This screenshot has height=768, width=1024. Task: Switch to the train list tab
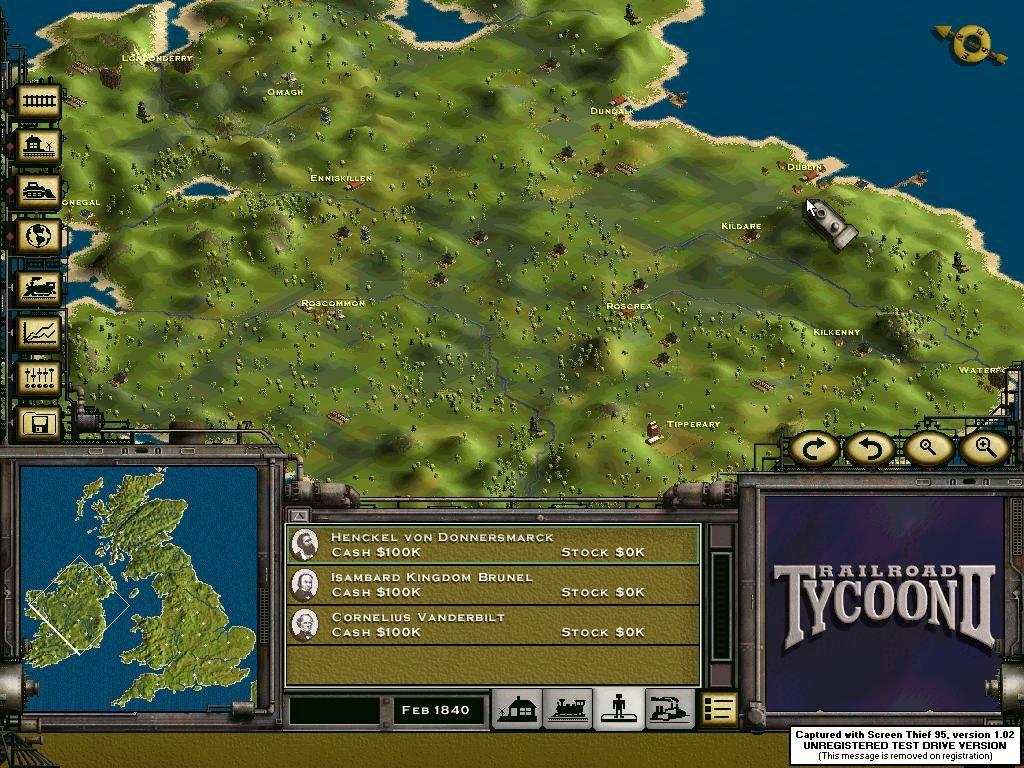(568, 709)
